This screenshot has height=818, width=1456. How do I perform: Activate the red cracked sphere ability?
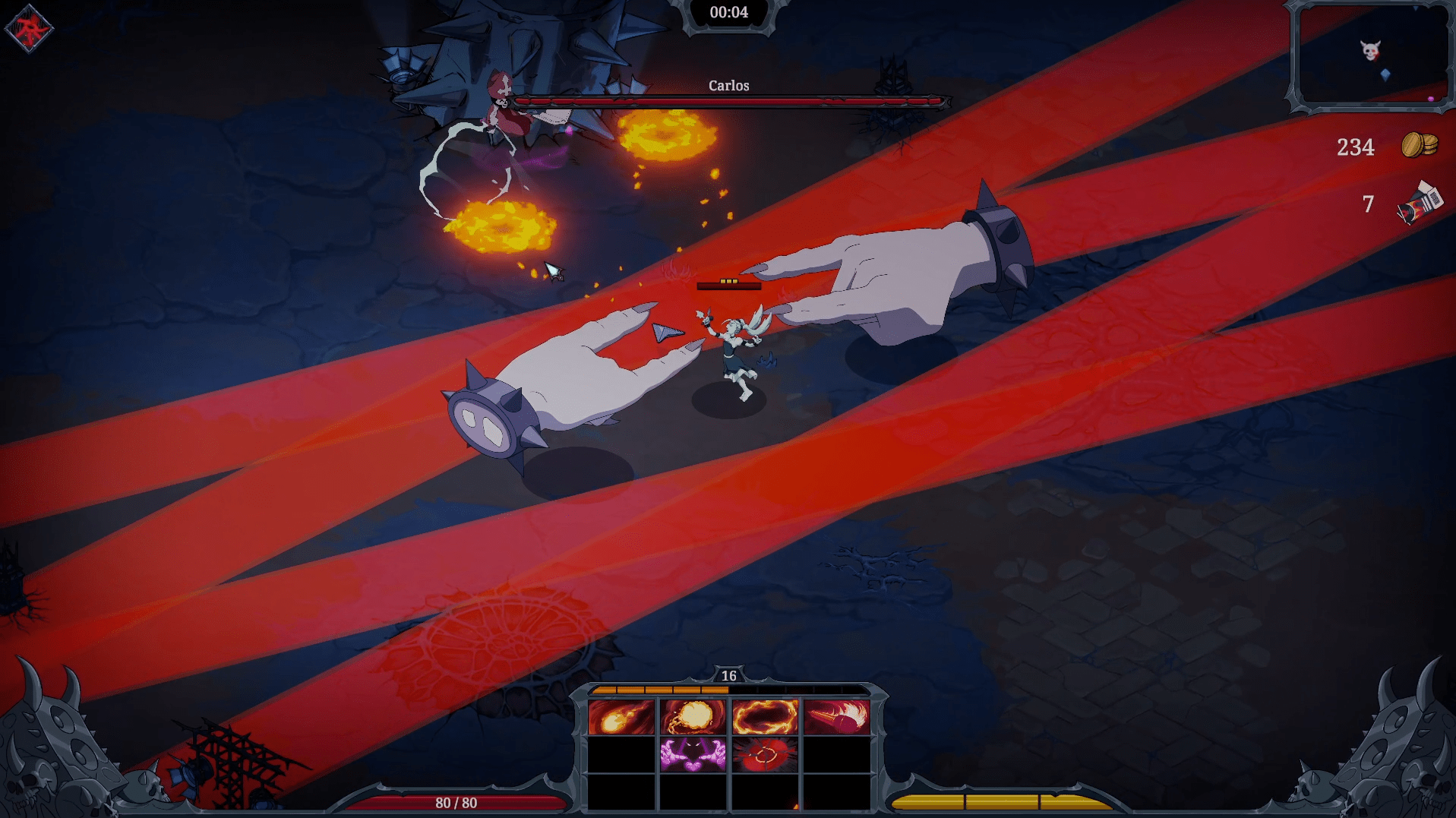[x=765, y=755]
